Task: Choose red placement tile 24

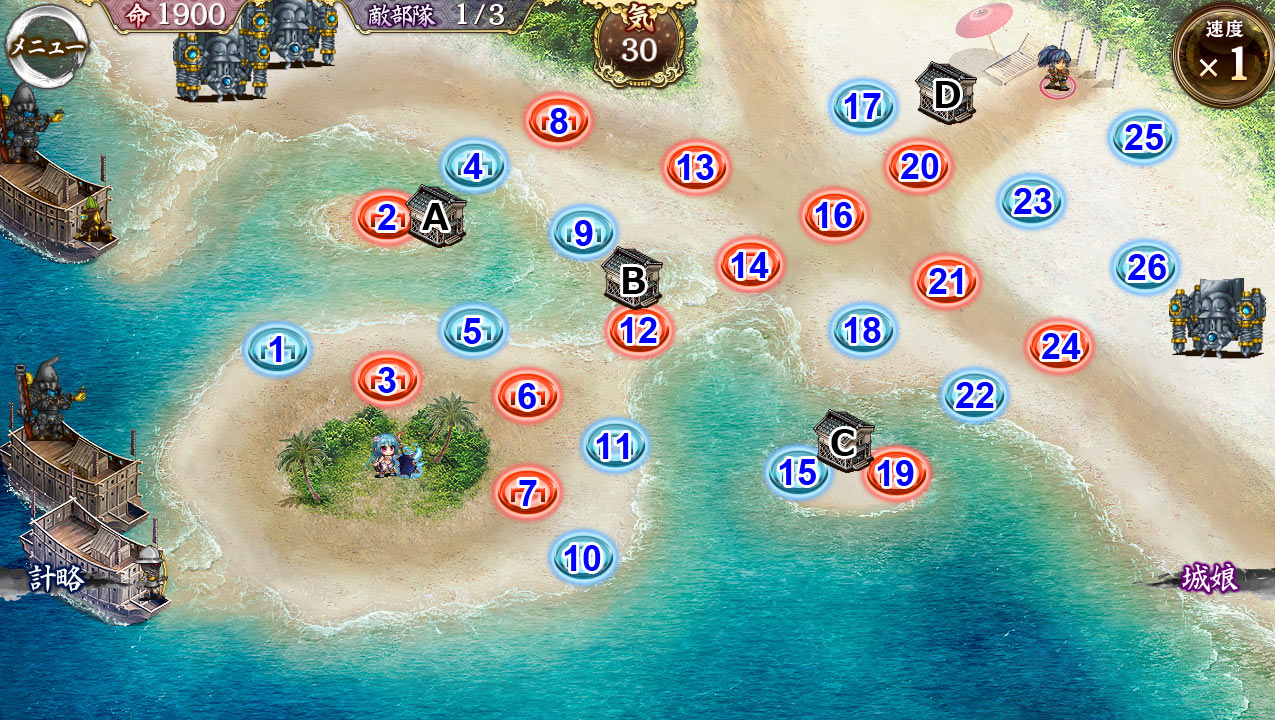Action: click(x=1060, y=346)
